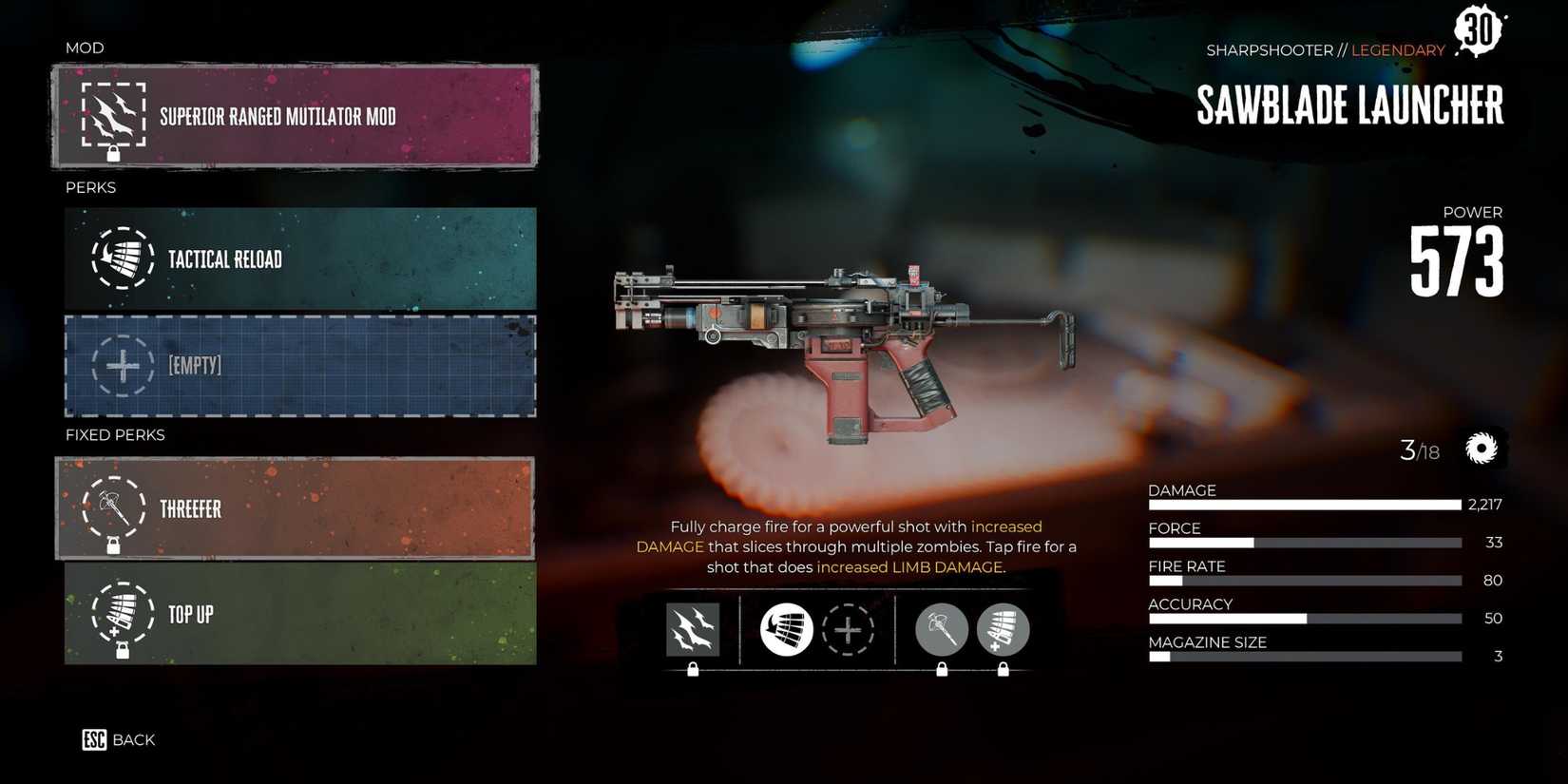Click the sawblade ammo icon beside 3/18

coord(1481,449)
